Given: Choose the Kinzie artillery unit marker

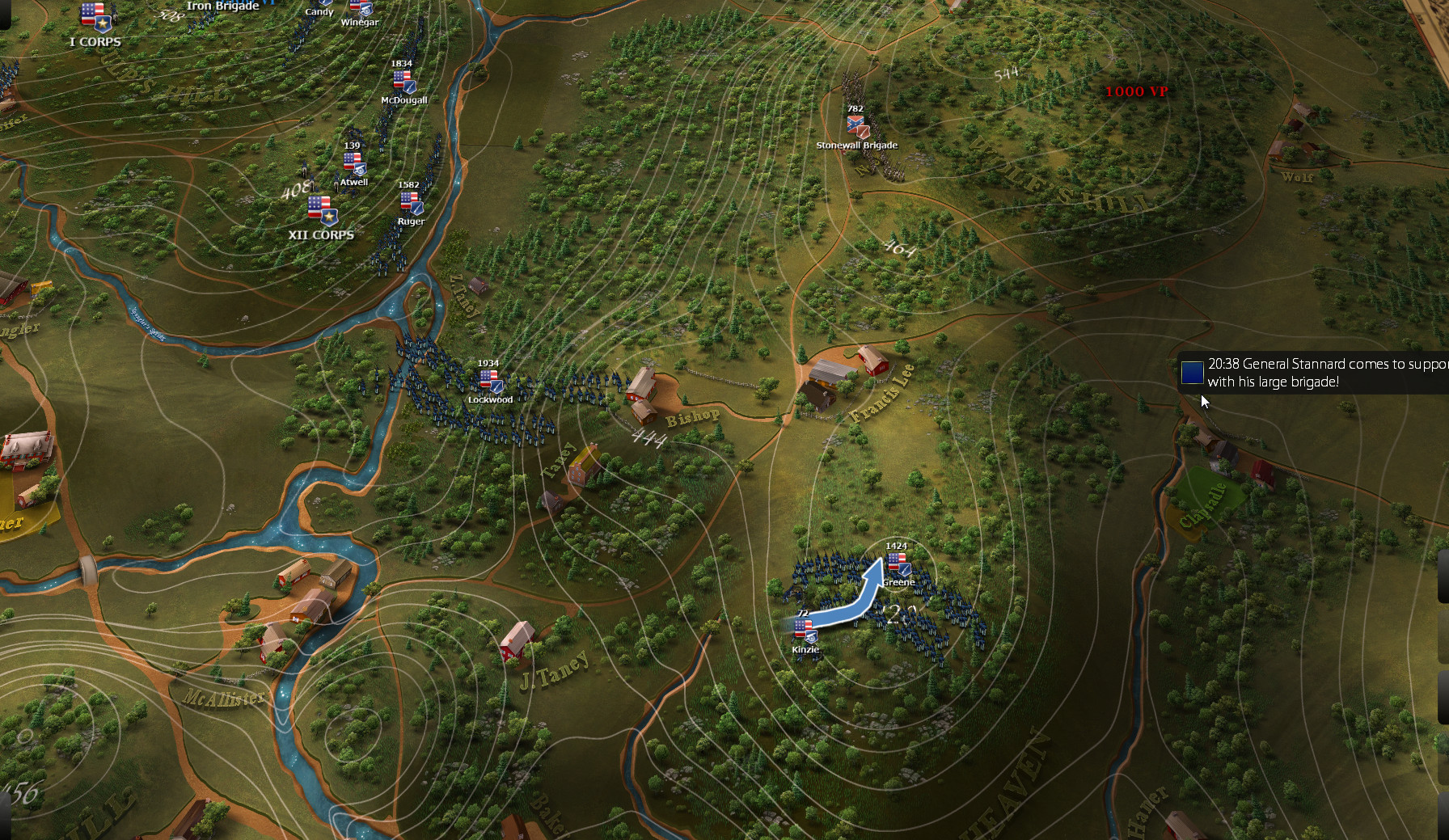Looking at the screenshot, I should click(x=804, y=631).
